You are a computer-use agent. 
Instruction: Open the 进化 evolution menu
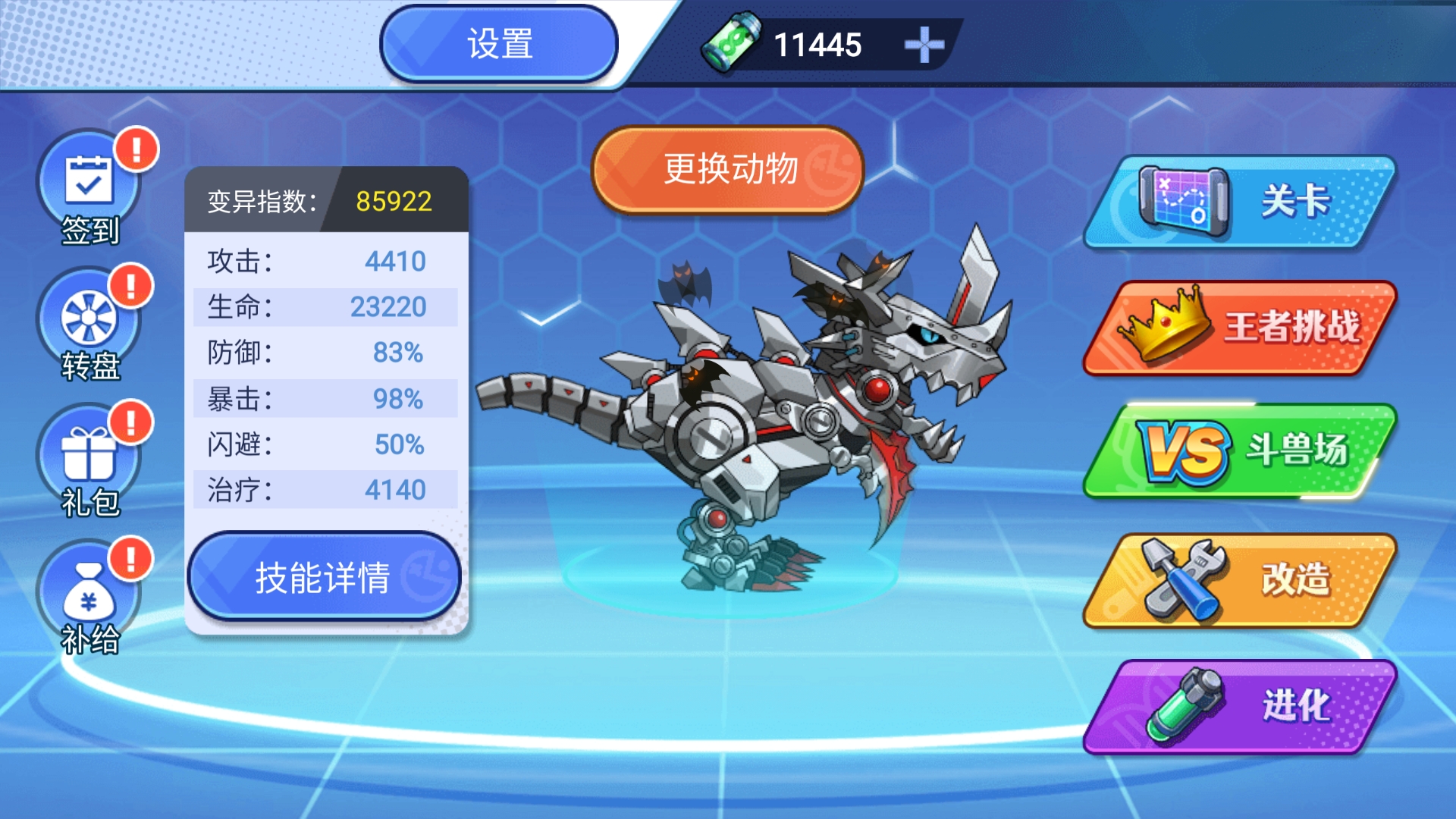(x=1240, y=706)
